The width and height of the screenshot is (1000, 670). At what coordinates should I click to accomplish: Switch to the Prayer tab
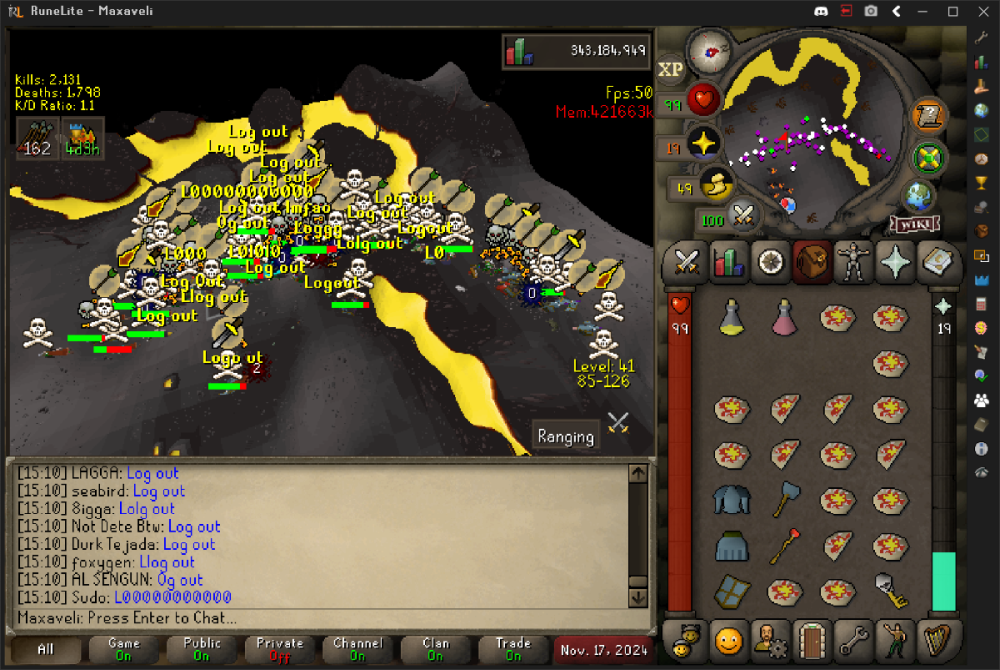click(896, 262)
